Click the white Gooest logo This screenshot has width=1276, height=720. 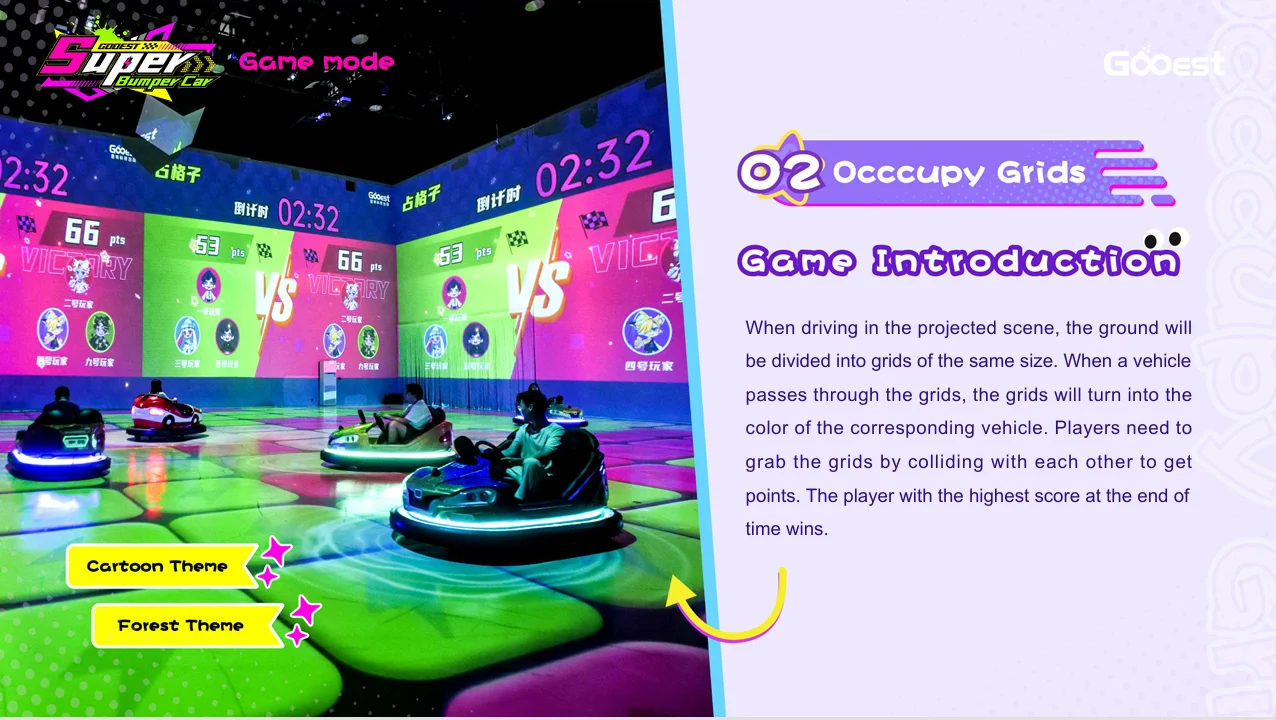(x=1163, y=64)
